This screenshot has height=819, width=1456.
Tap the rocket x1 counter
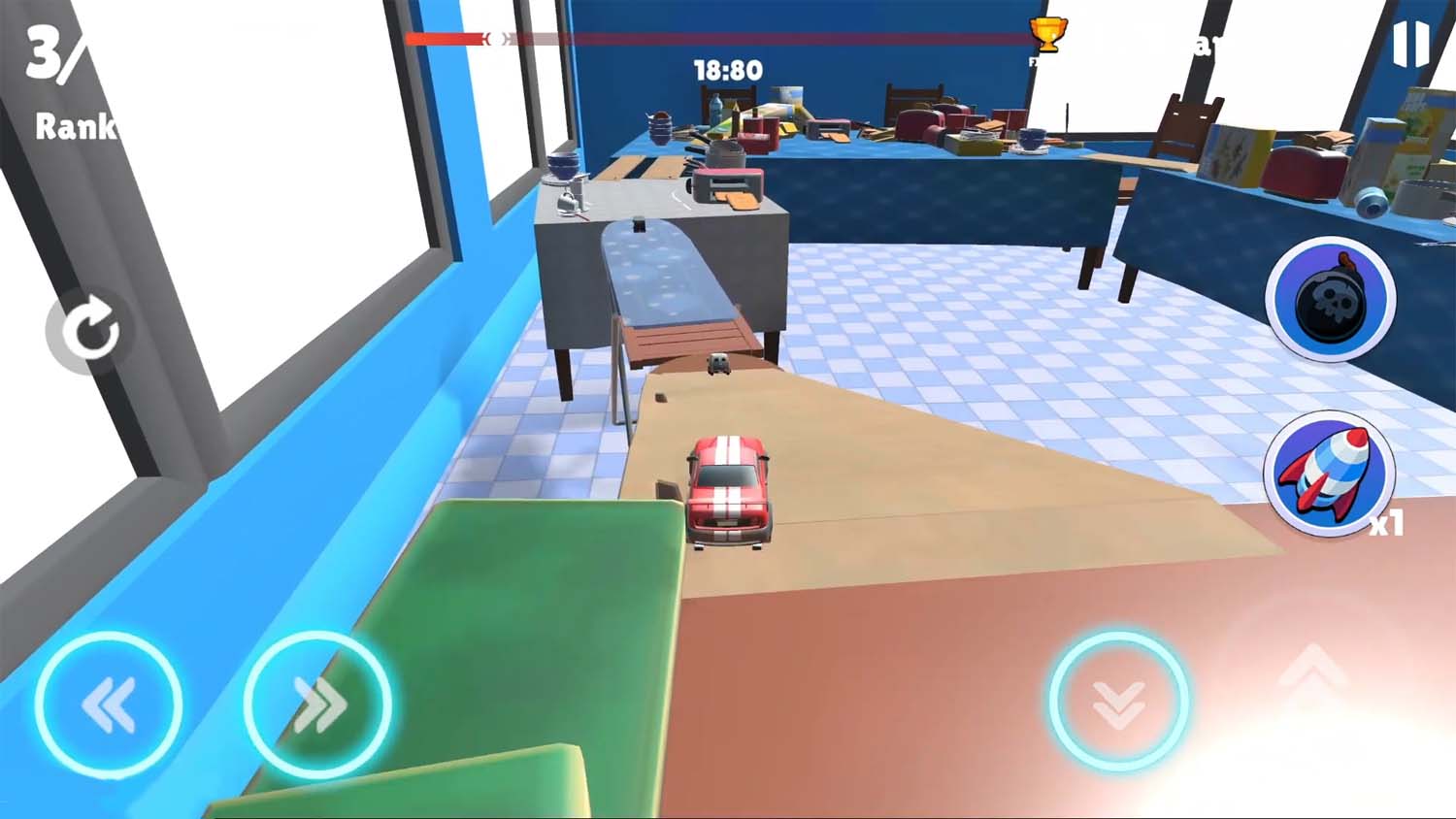1387,524
